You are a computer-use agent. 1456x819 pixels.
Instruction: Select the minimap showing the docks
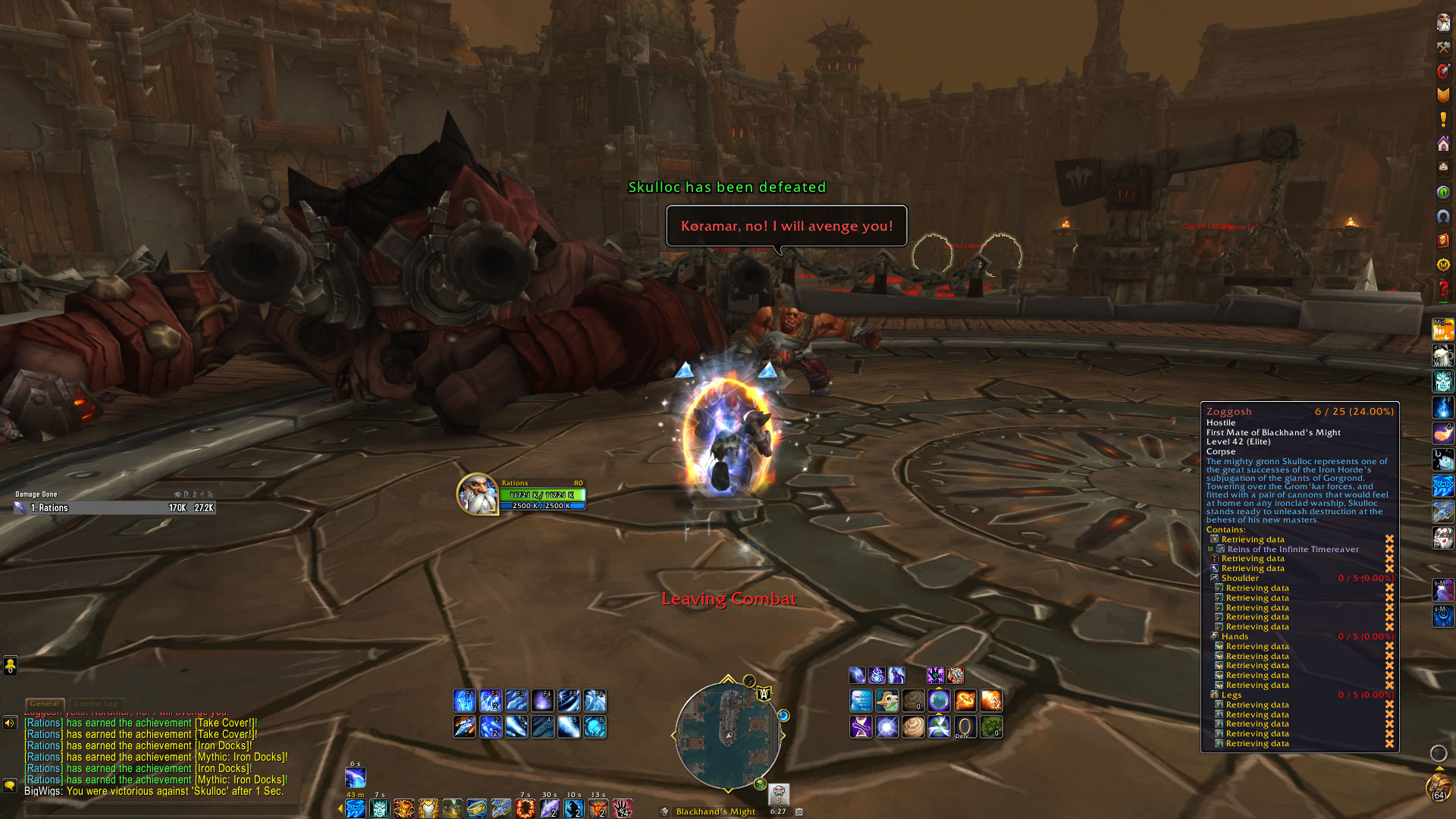click(727, 734)
